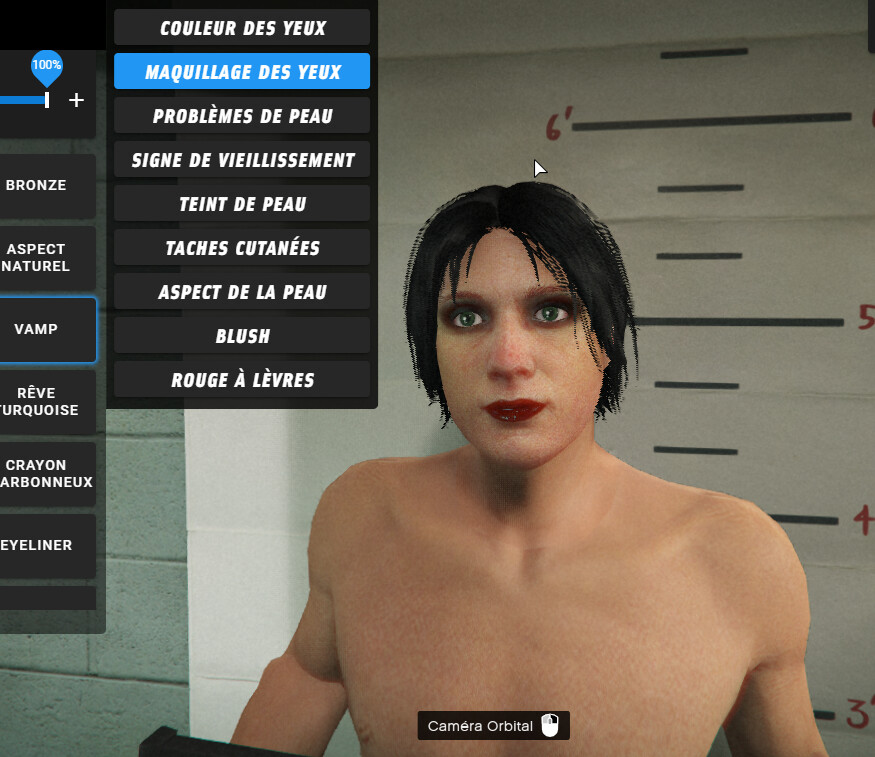
Task: Open the Couleur des Yeux category
Action: (242, 28)
